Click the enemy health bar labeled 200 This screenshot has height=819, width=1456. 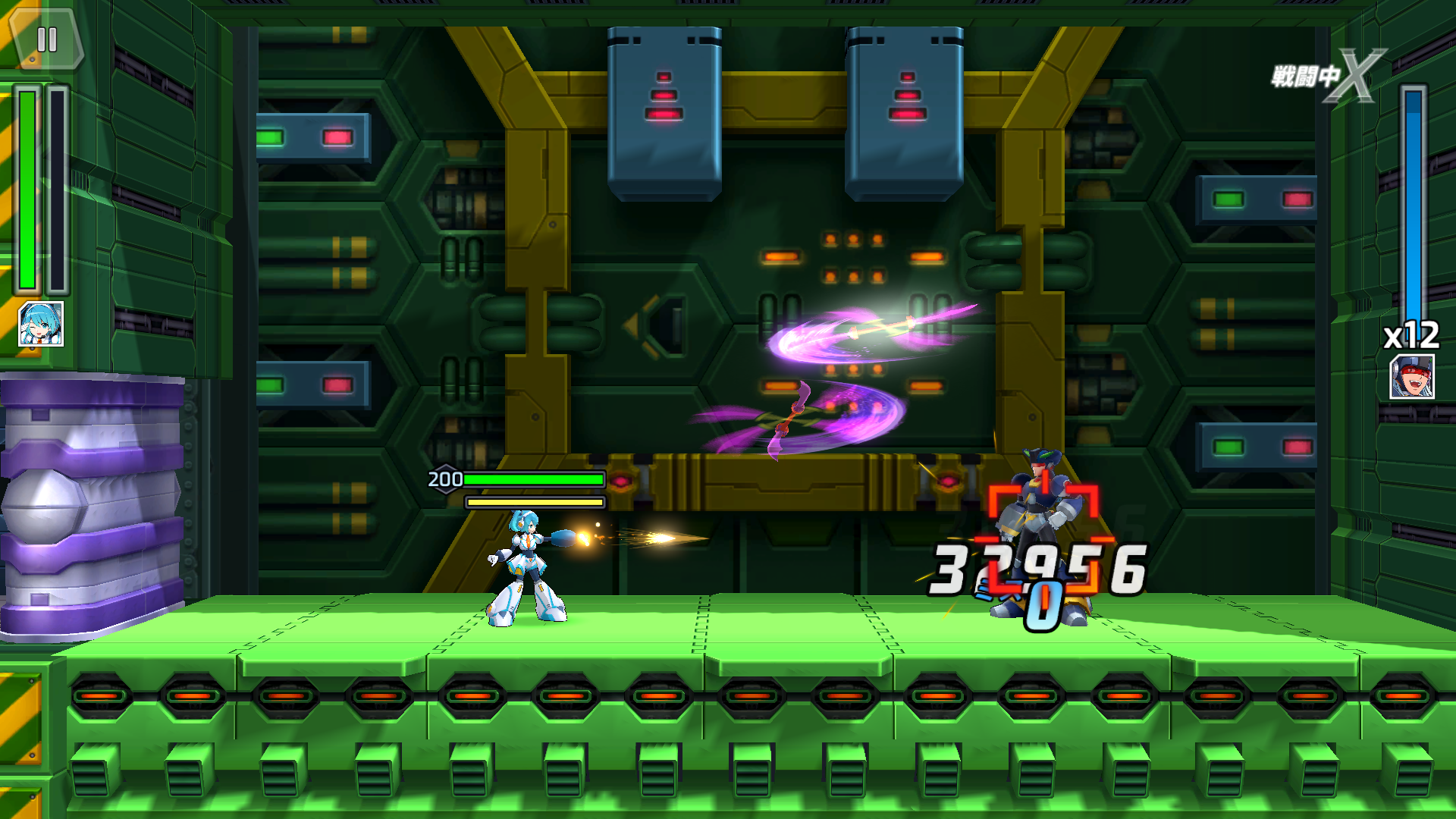(x=531, y=479)
